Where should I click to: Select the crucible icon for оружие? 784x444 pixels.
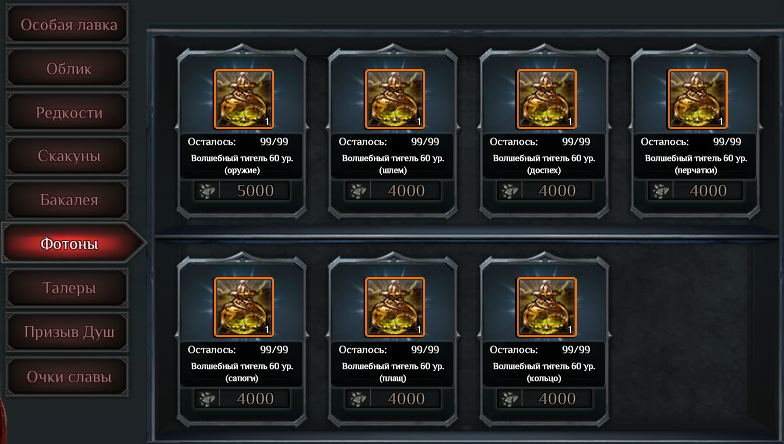pos(243,99)
